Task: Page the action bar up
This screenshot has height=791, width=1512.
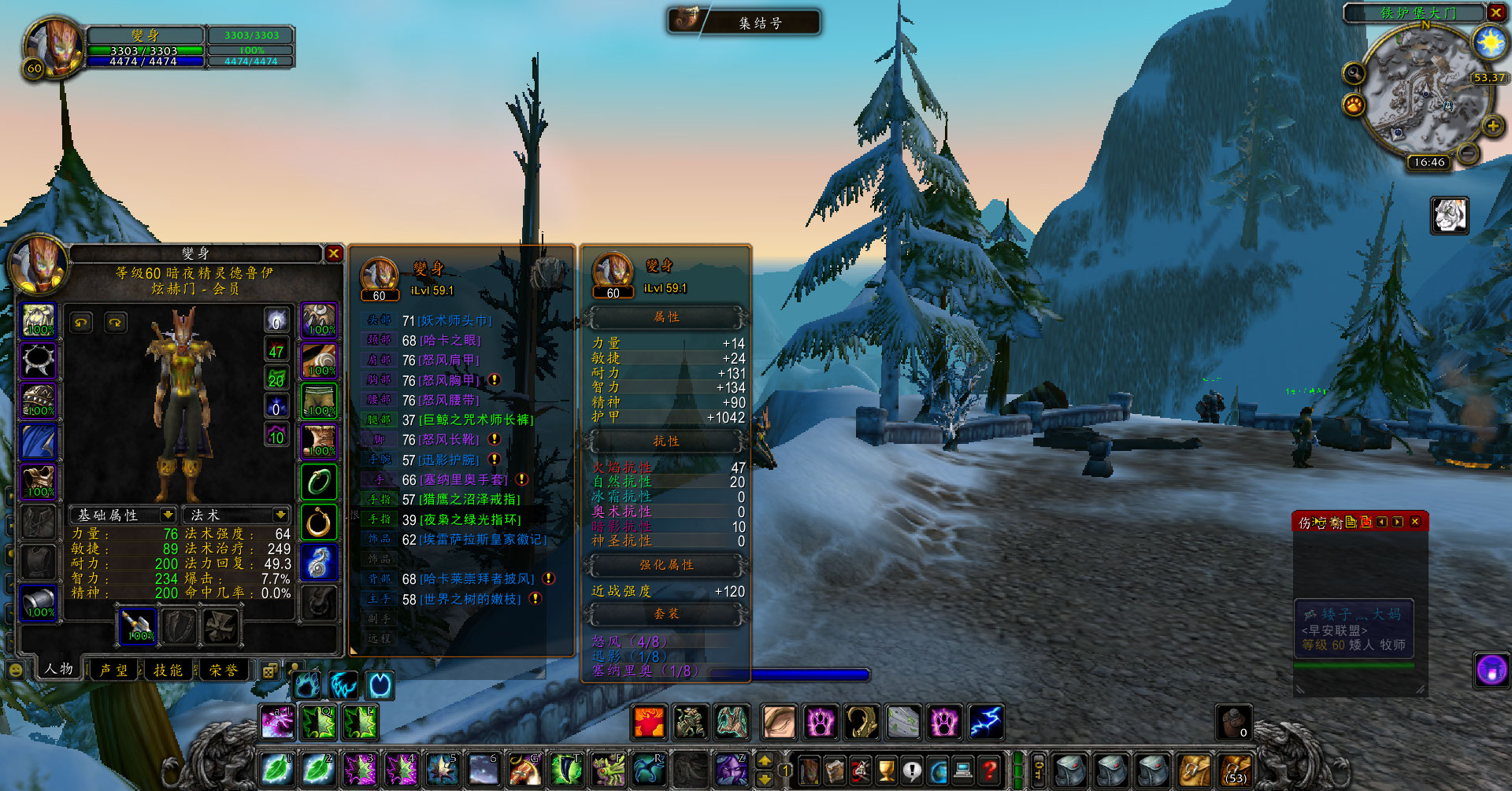Action: click(764, 761)
